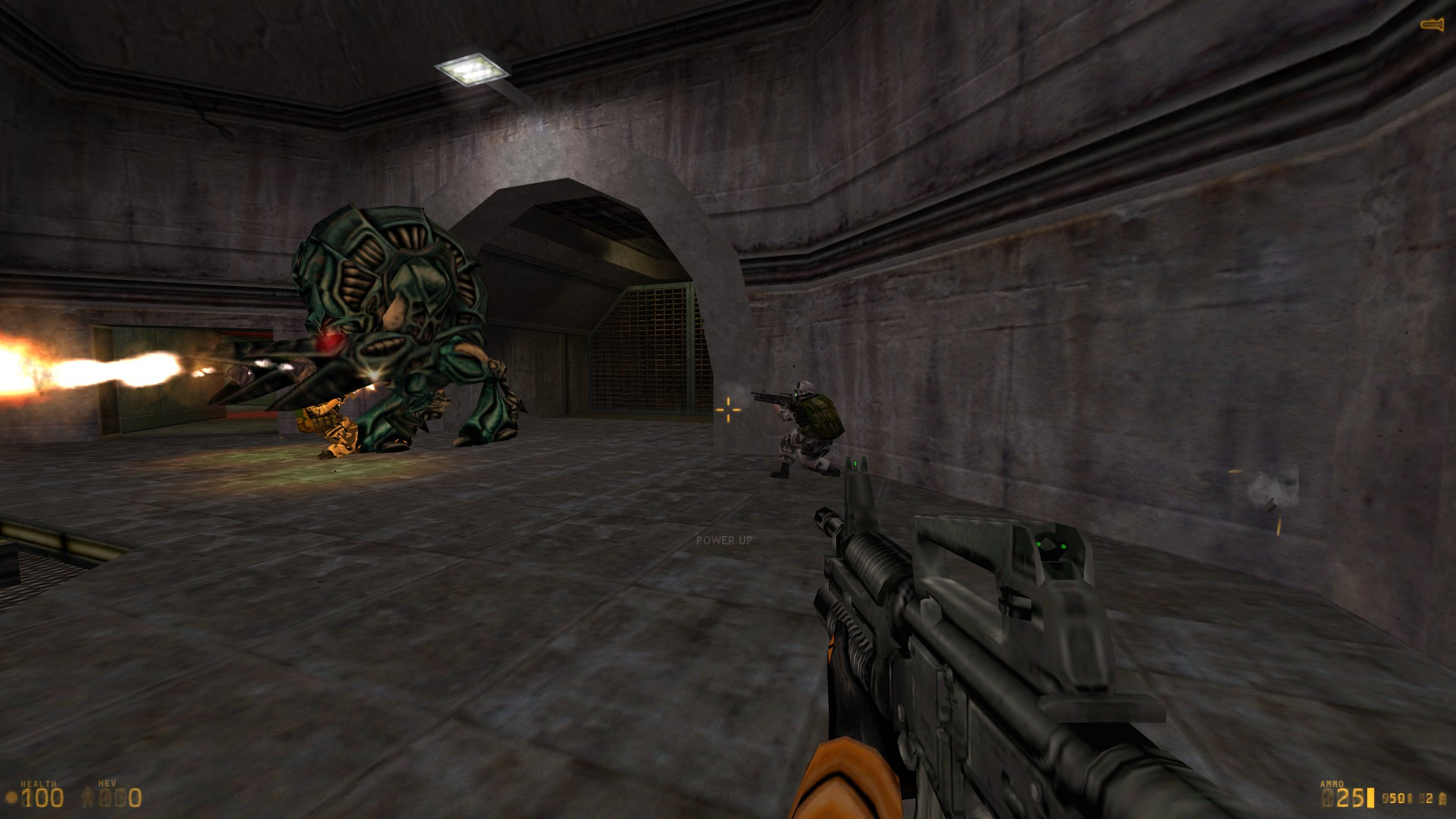Click the grenade count showing 2

coord(1429,798)
